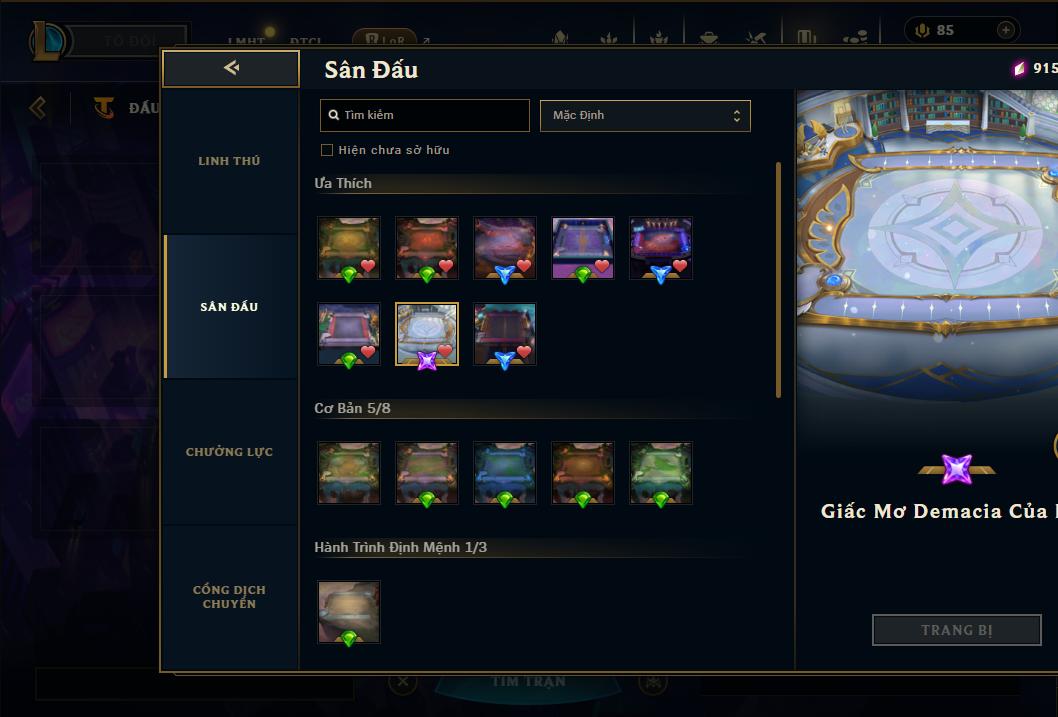Show the Cổng Dịch Chuyển tab
The width and height of the screenshot is (1058, 717).
(229, 597)
